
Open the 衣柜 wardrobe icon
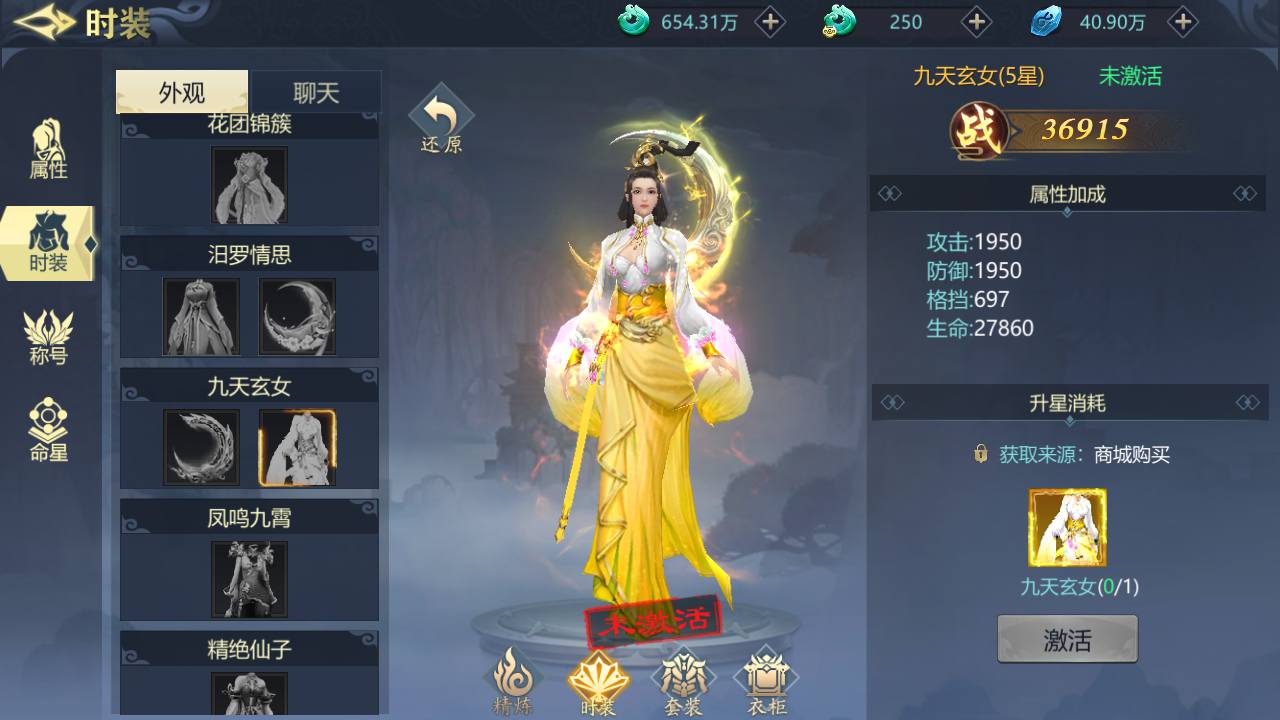[765, 678]
